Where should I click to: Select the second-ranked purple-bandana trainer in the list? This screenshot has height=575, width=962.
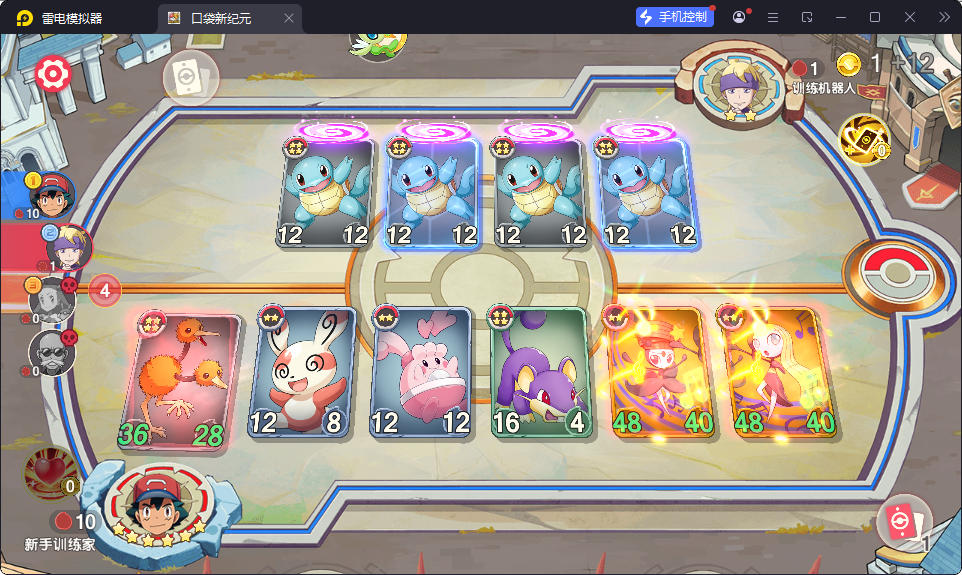point(68,246)
